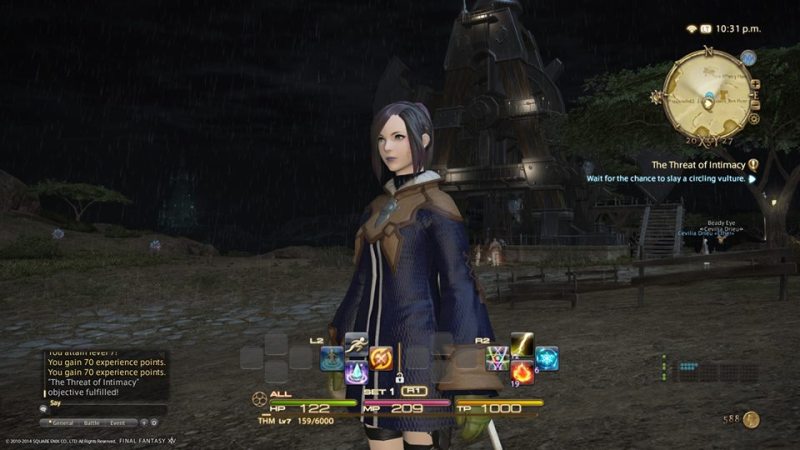Activate the Sprint ability icon
800x450 pixels.
point(357,341)
